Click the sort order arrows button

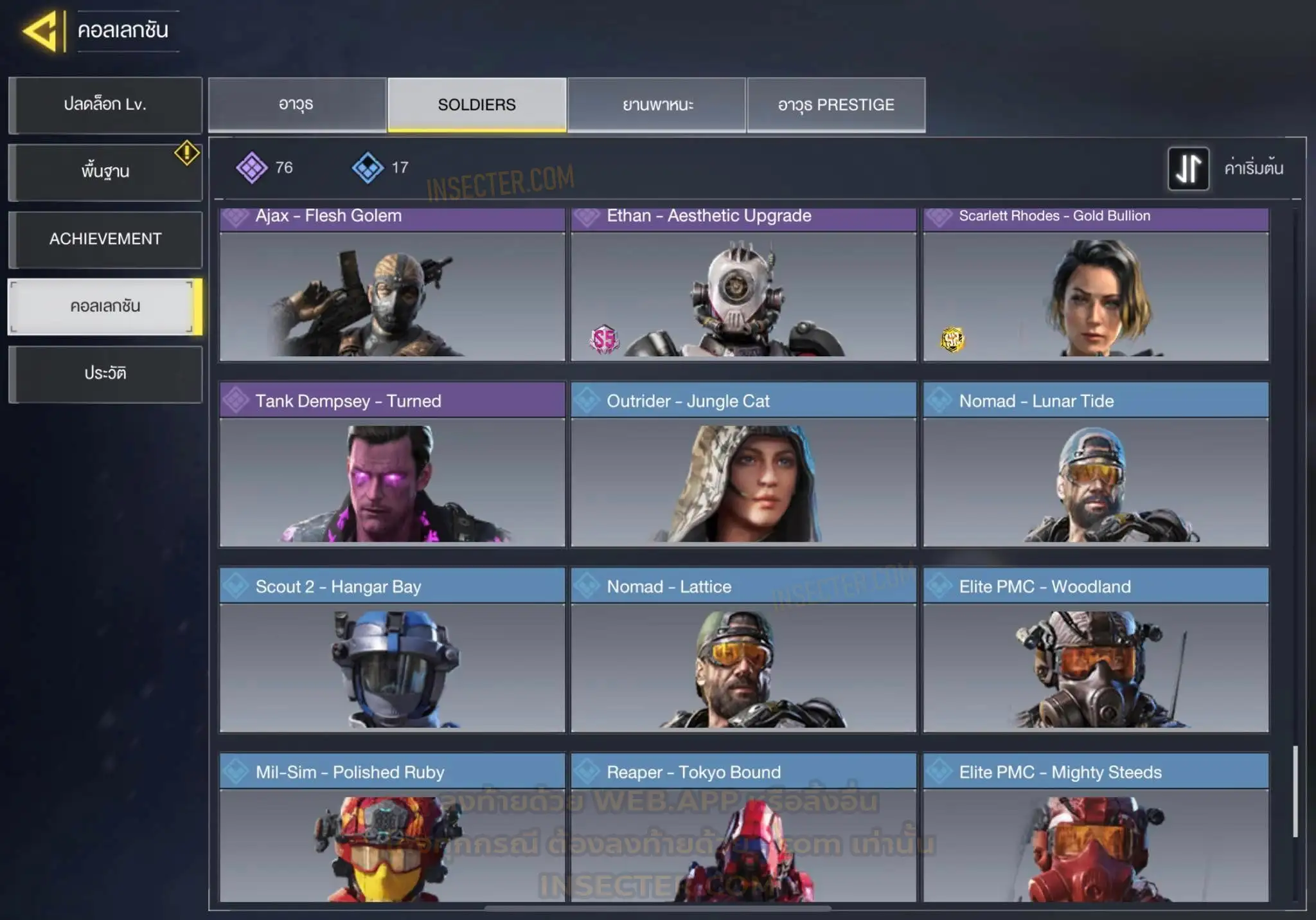pos(1188,168)
